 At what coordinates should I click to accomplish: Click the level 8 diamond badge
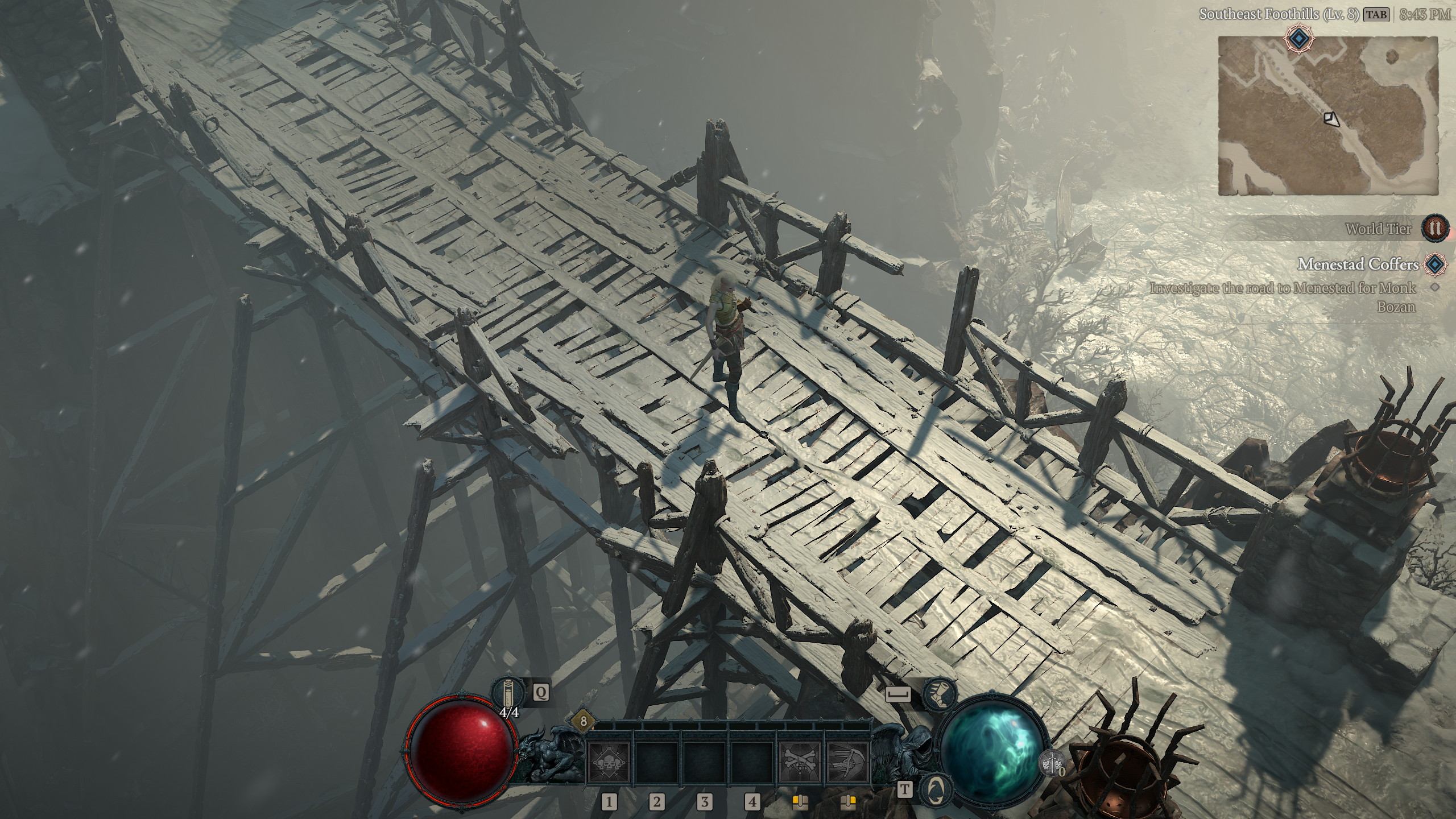583,722
